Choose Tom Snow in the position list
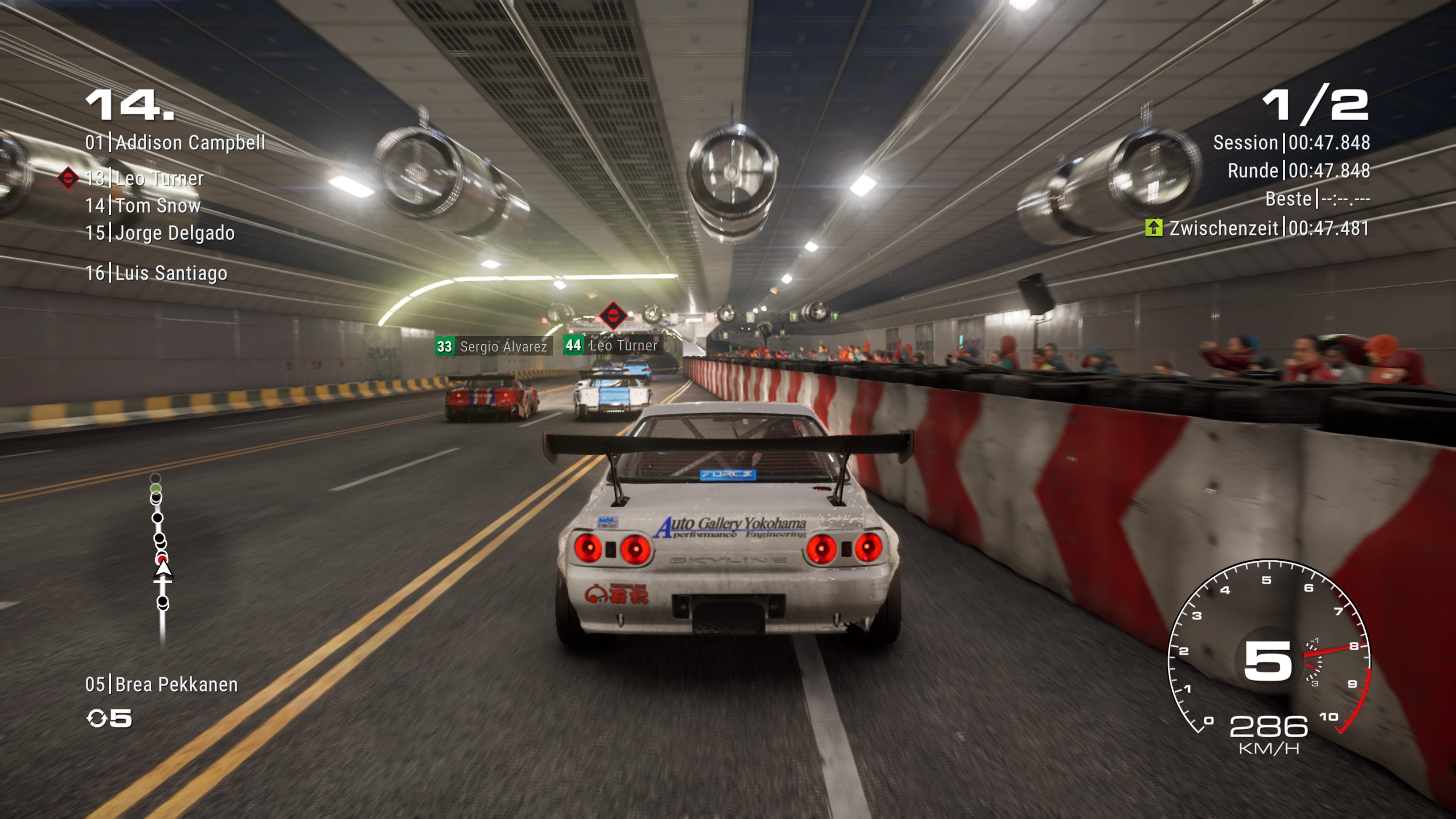 point(143,206)
